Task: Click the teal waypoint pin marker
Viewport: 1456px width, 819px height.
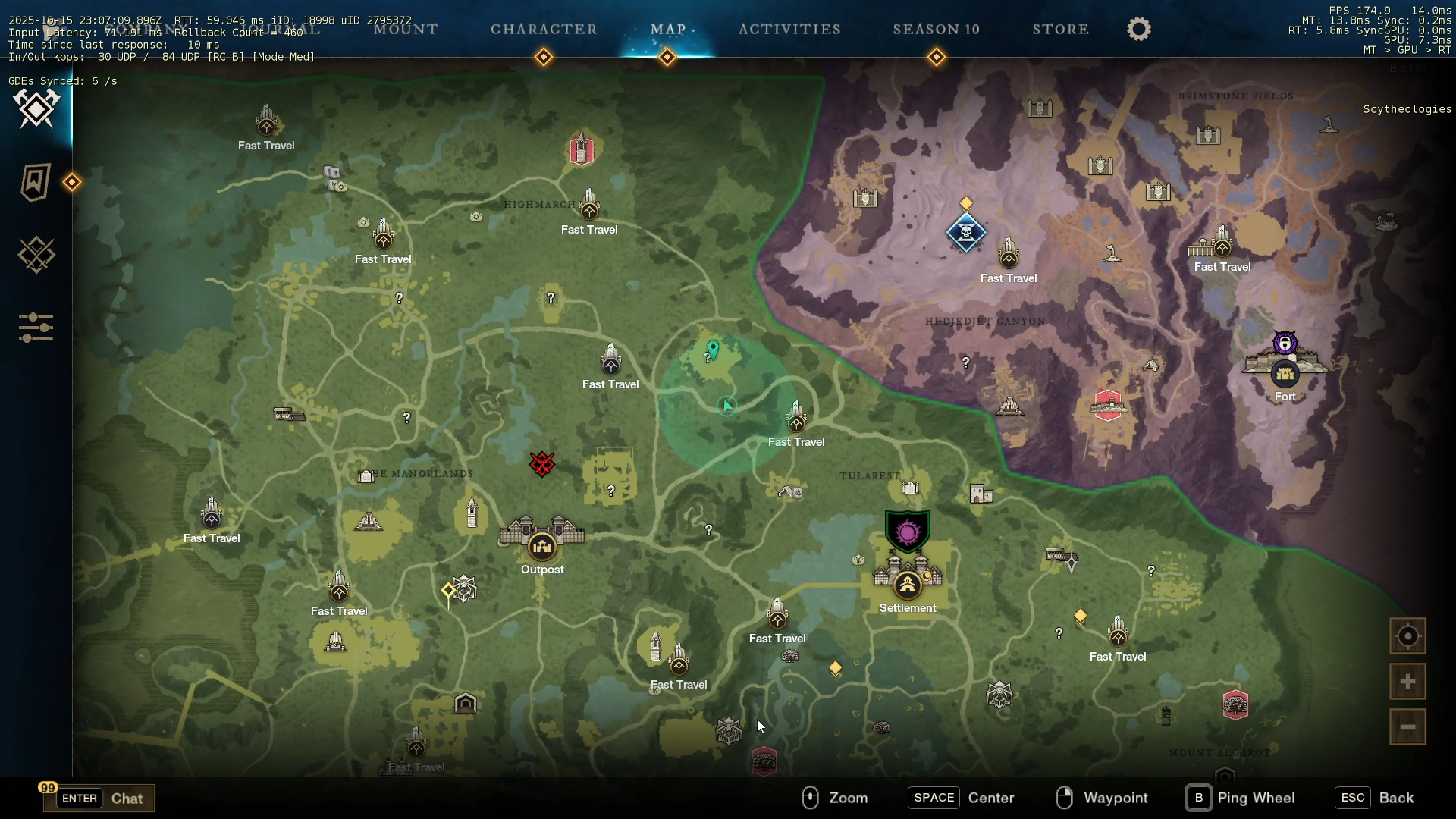Action: pos(713,349)
